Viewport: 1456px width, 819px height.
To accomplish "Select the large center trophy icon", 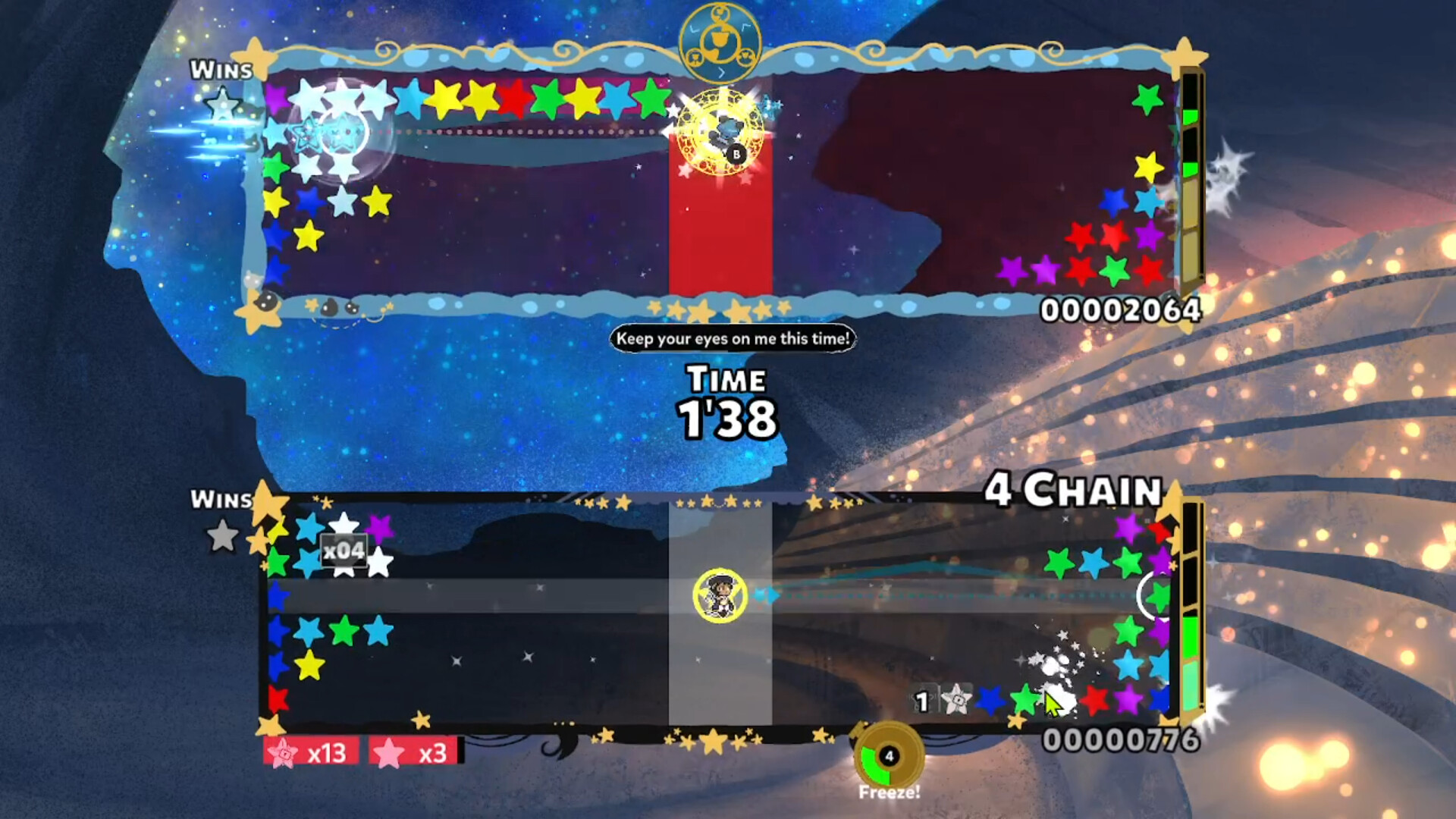I will click(719, 39).
